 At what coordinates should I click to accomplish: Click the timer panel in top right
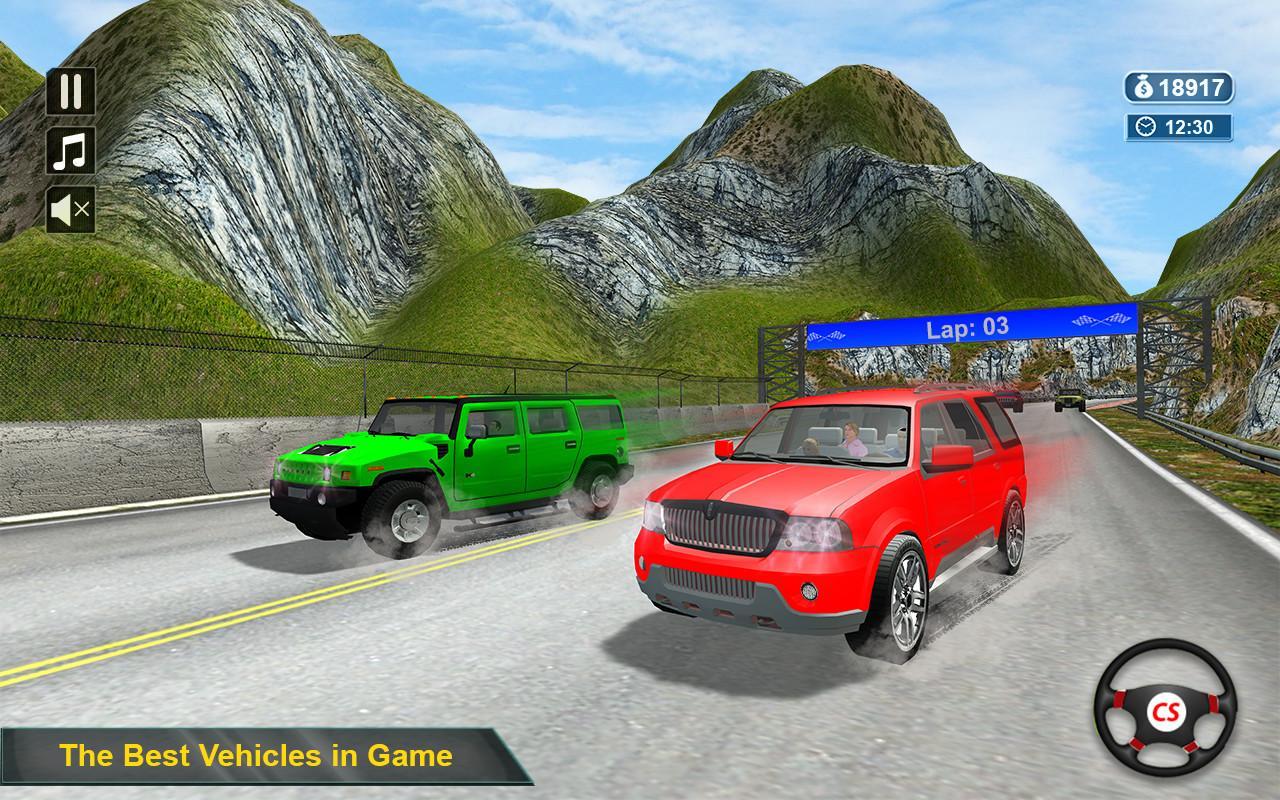[1182, 127]
